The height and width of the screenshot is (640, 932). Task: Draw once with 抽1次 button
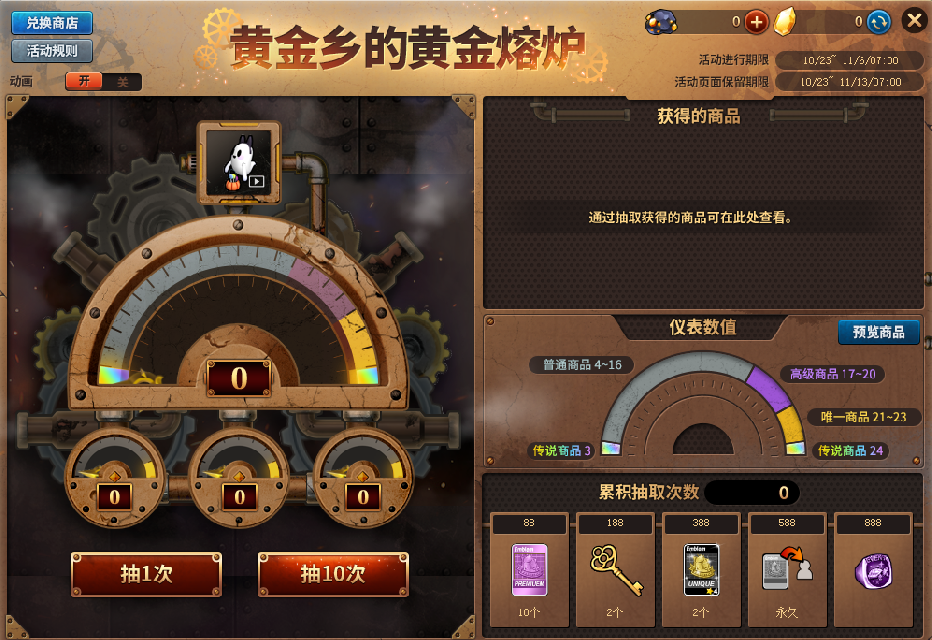coord(146,574)
